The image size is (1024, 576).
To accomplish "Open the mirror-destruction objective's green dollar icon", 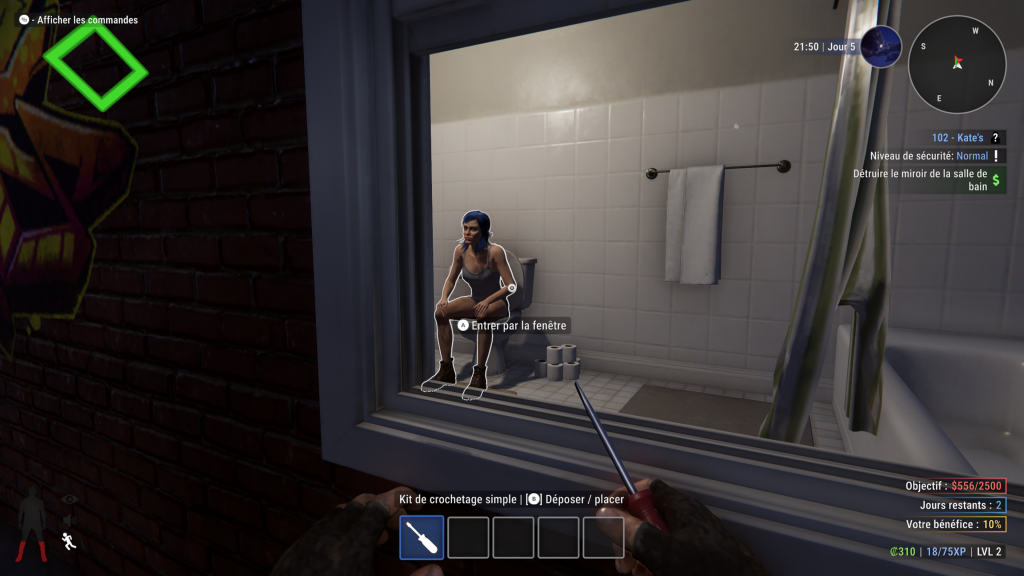I will [997, 179].
